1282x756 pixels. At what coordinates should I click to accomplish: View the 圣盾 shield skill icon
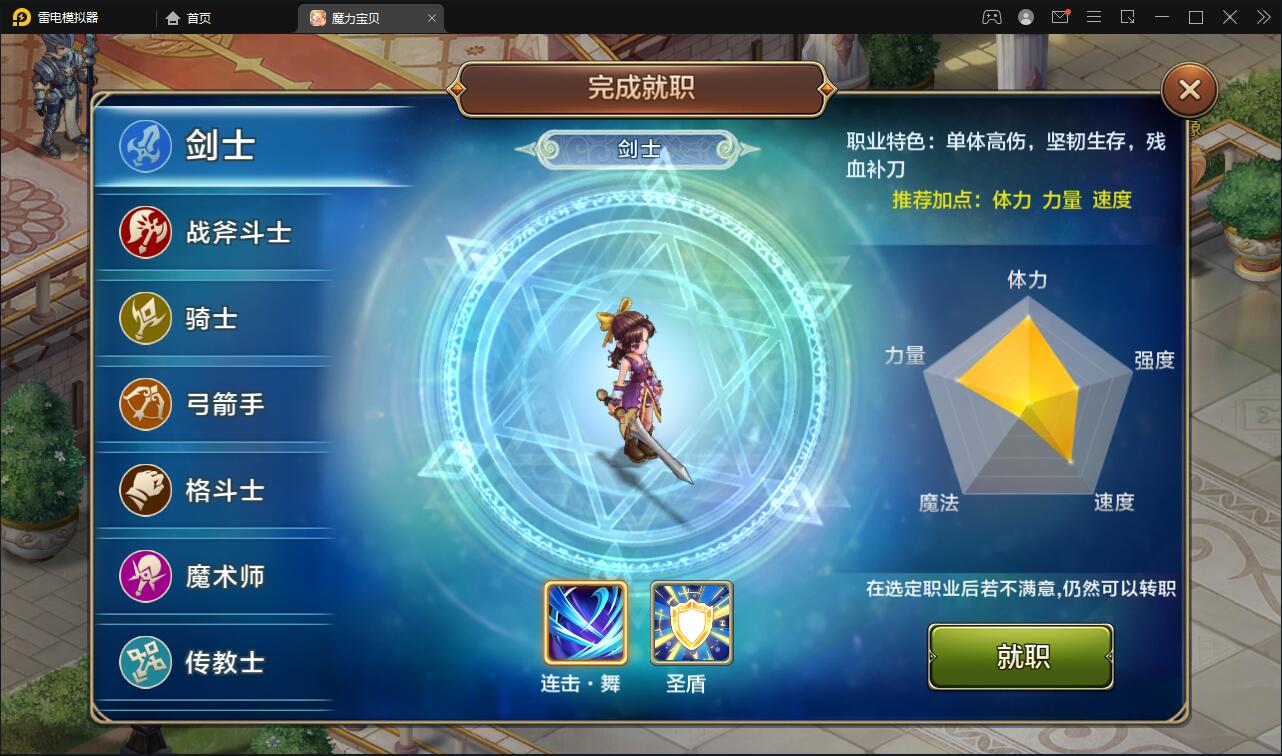(692, 622)
